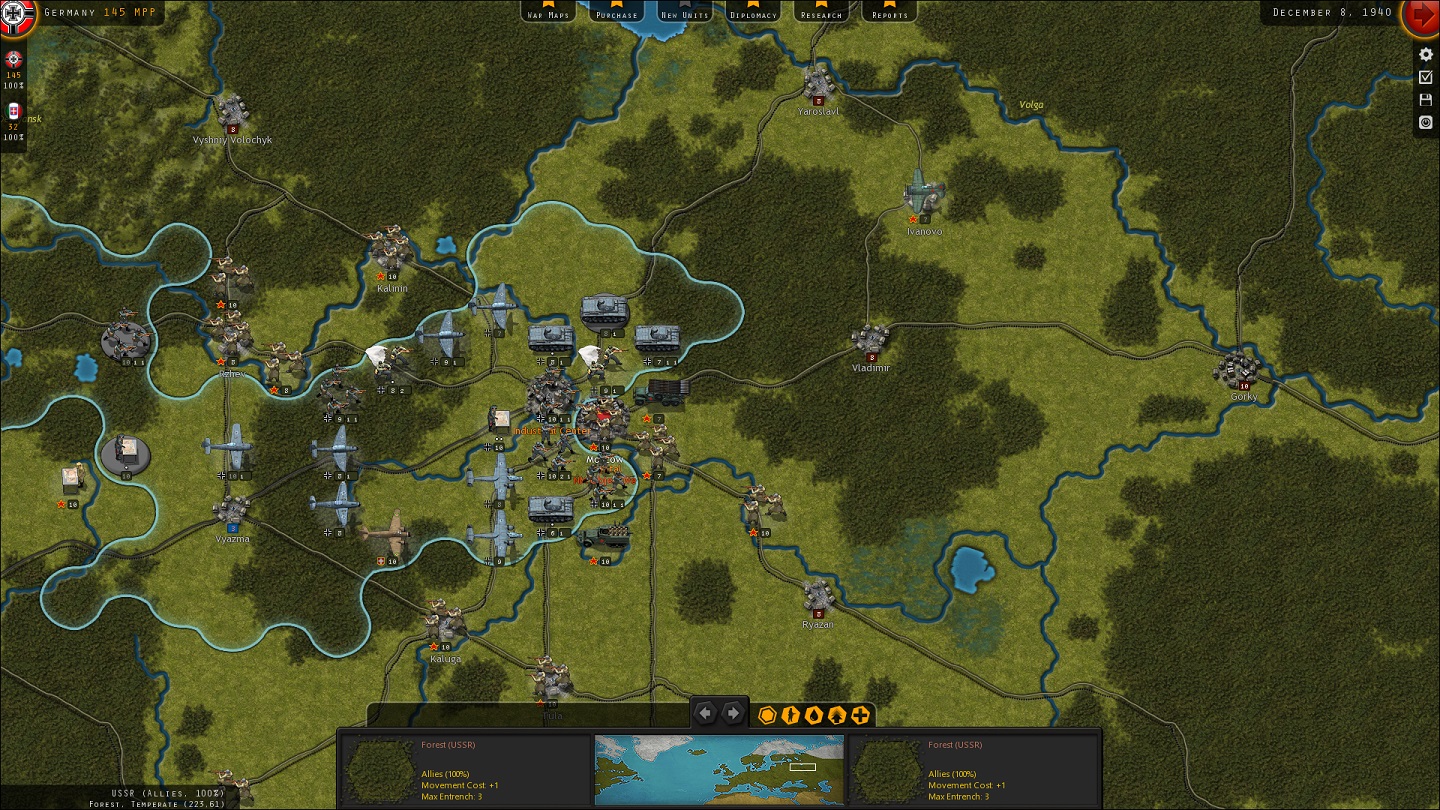Viewport: 1440px width, 810px height.
Task: Click the Italian roundel beside the 32 value
Action: coord(13,110)
